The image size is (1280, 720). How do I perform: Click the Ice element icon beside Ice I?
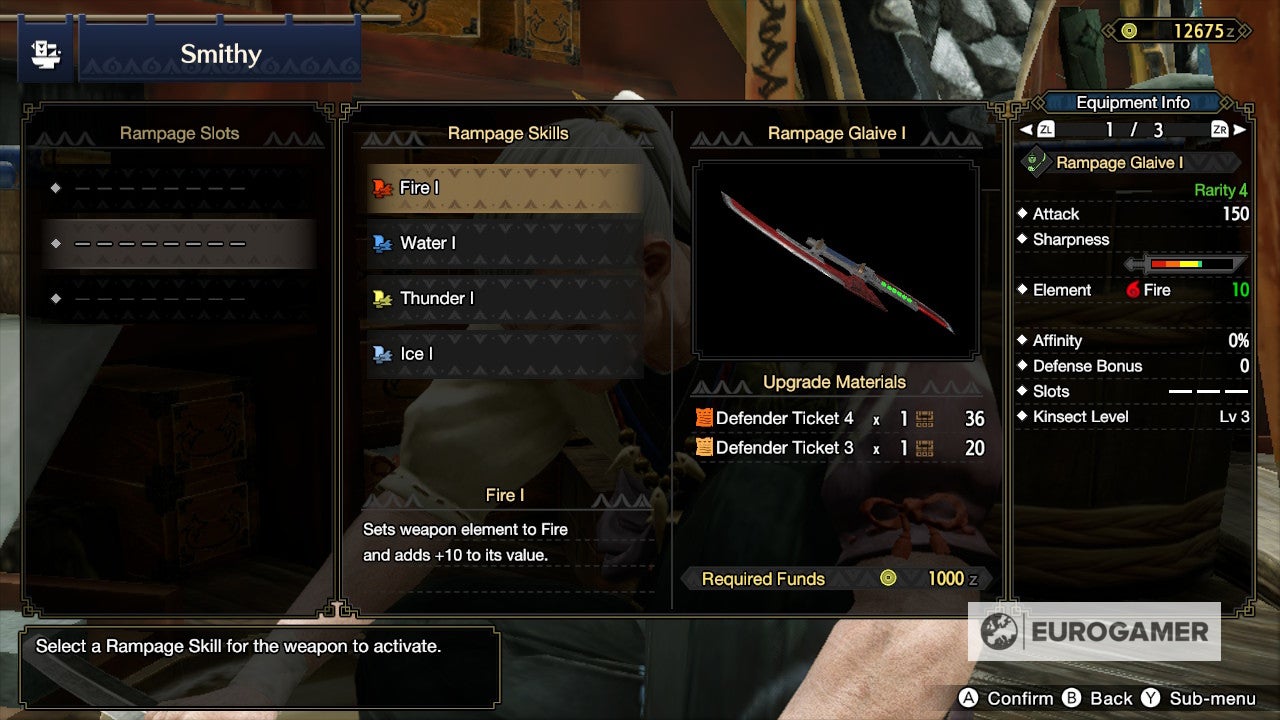click(x=383, y=354)
